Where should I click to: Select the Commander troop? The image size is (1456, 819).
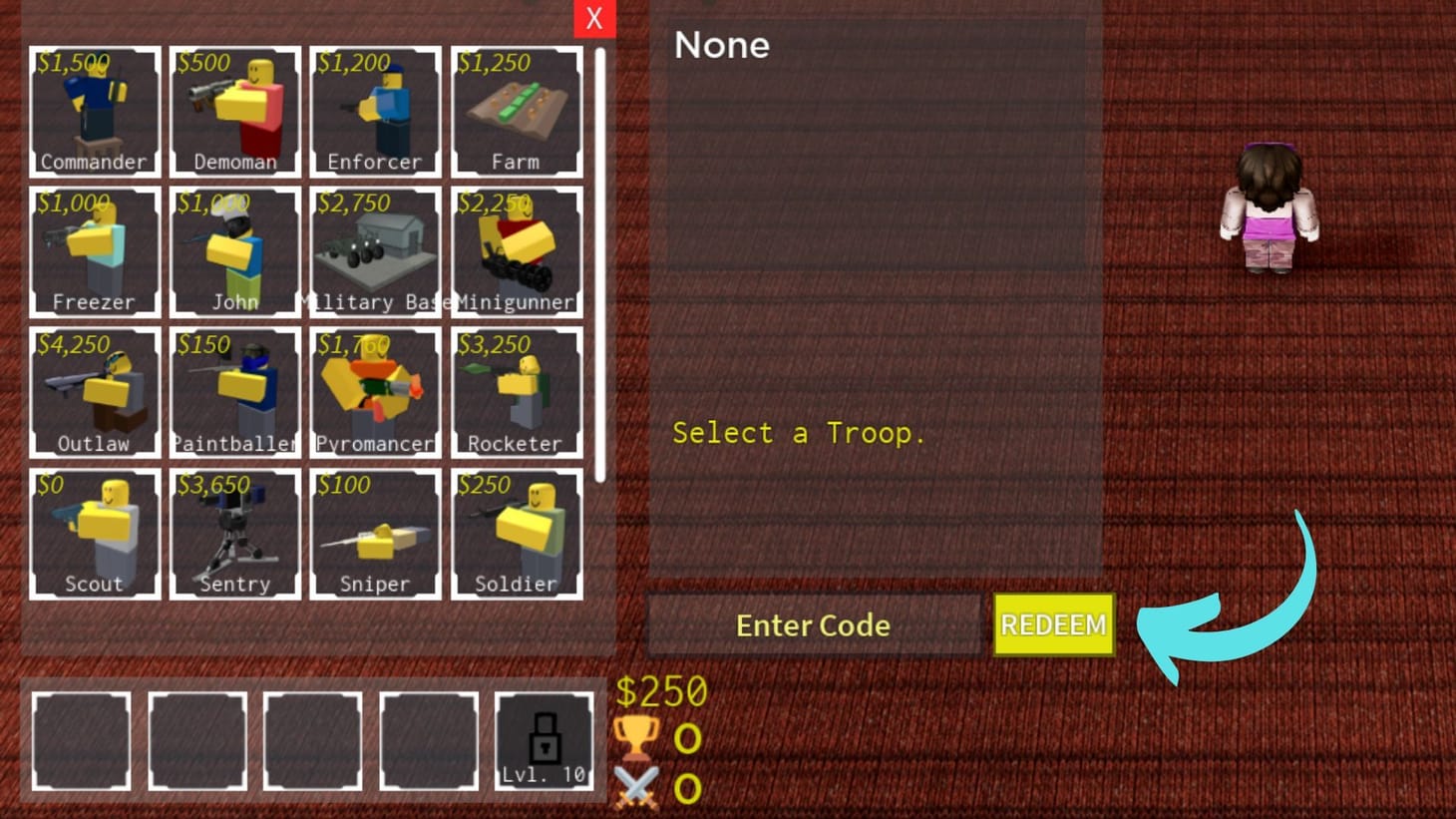(x=95, y=110)
